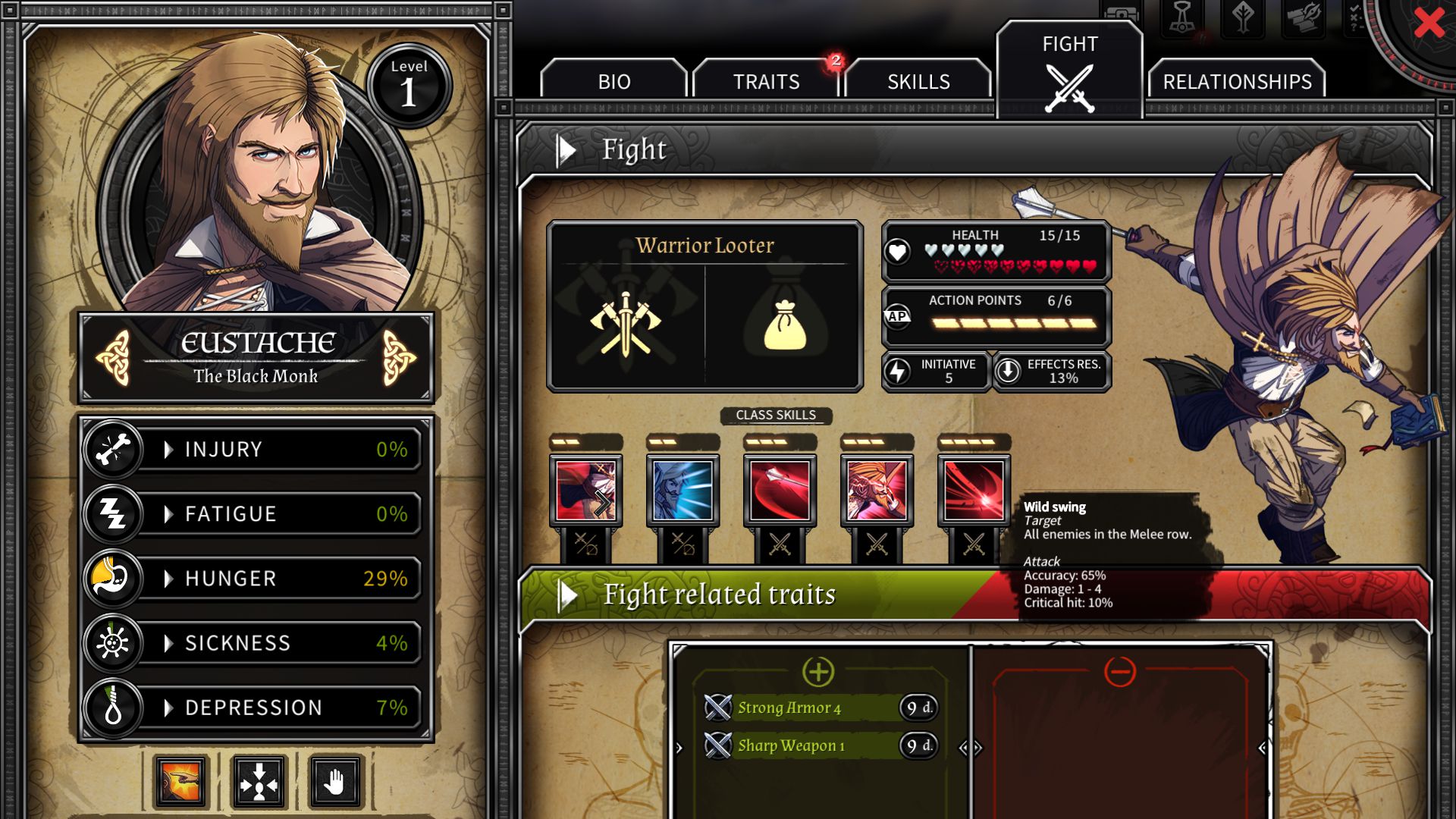Collapse the Fight related traits section
Screen dimensions: 1456x819
coord(566,595)
